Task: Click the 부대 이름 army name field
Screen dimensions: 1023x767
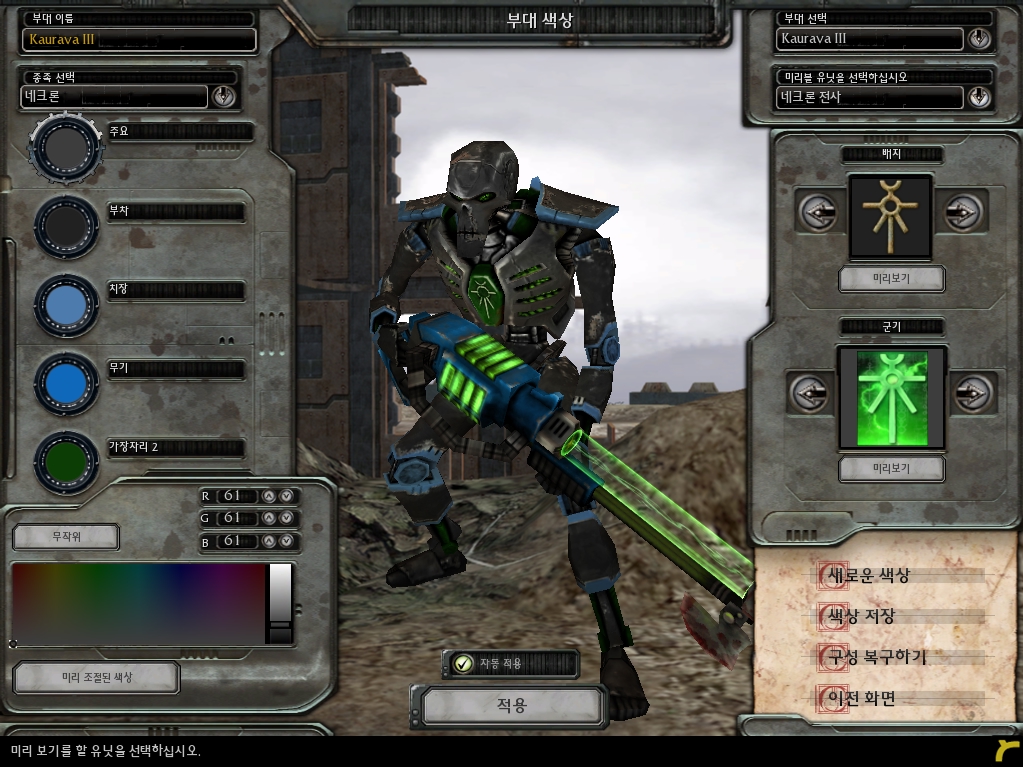Action: point(139,39)
